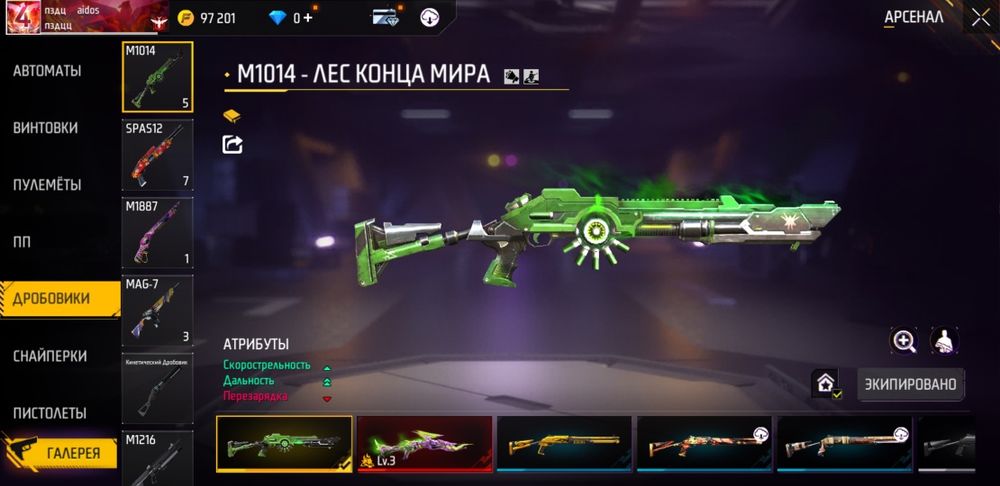
Task: Add diamonds via the plus next to 0
Action: (308, 18)
